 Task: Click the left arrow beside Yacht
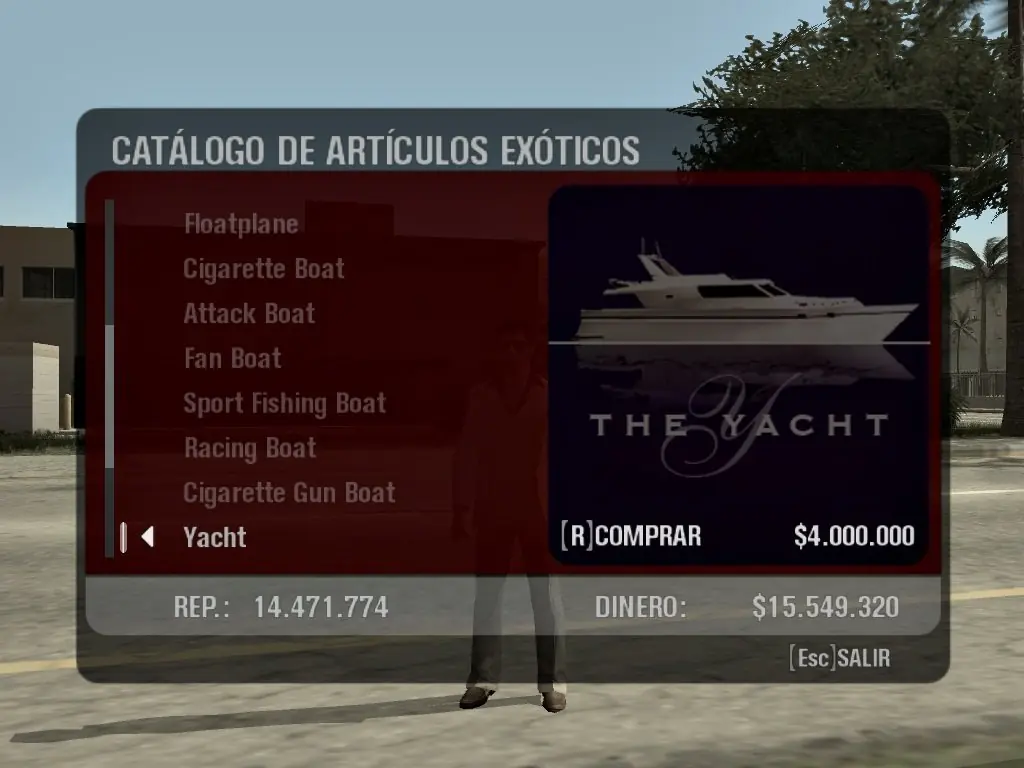tap(147, 537)
